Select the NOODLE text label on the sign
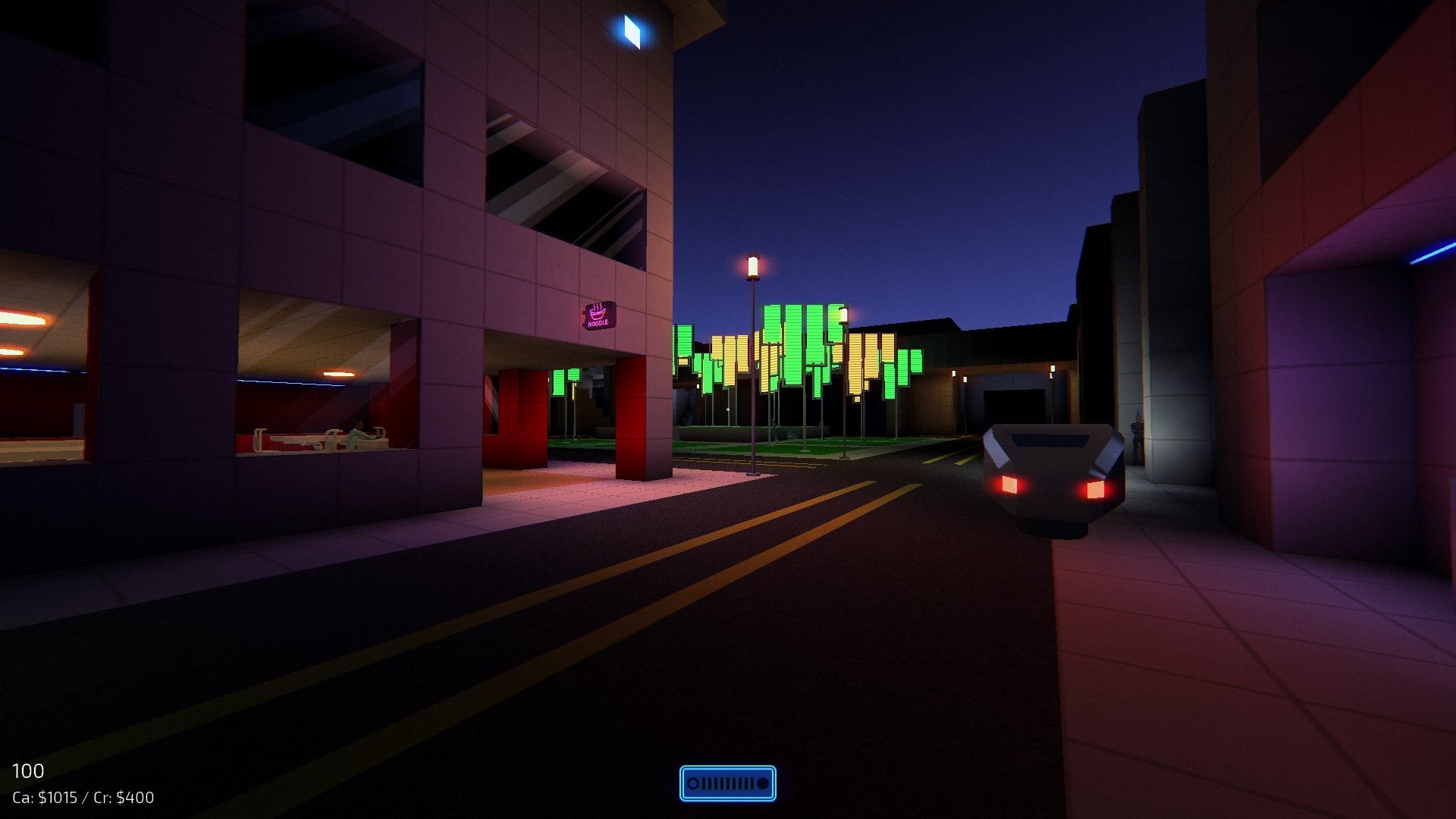This screenshot has height=819, width=1456. [599, 325]
